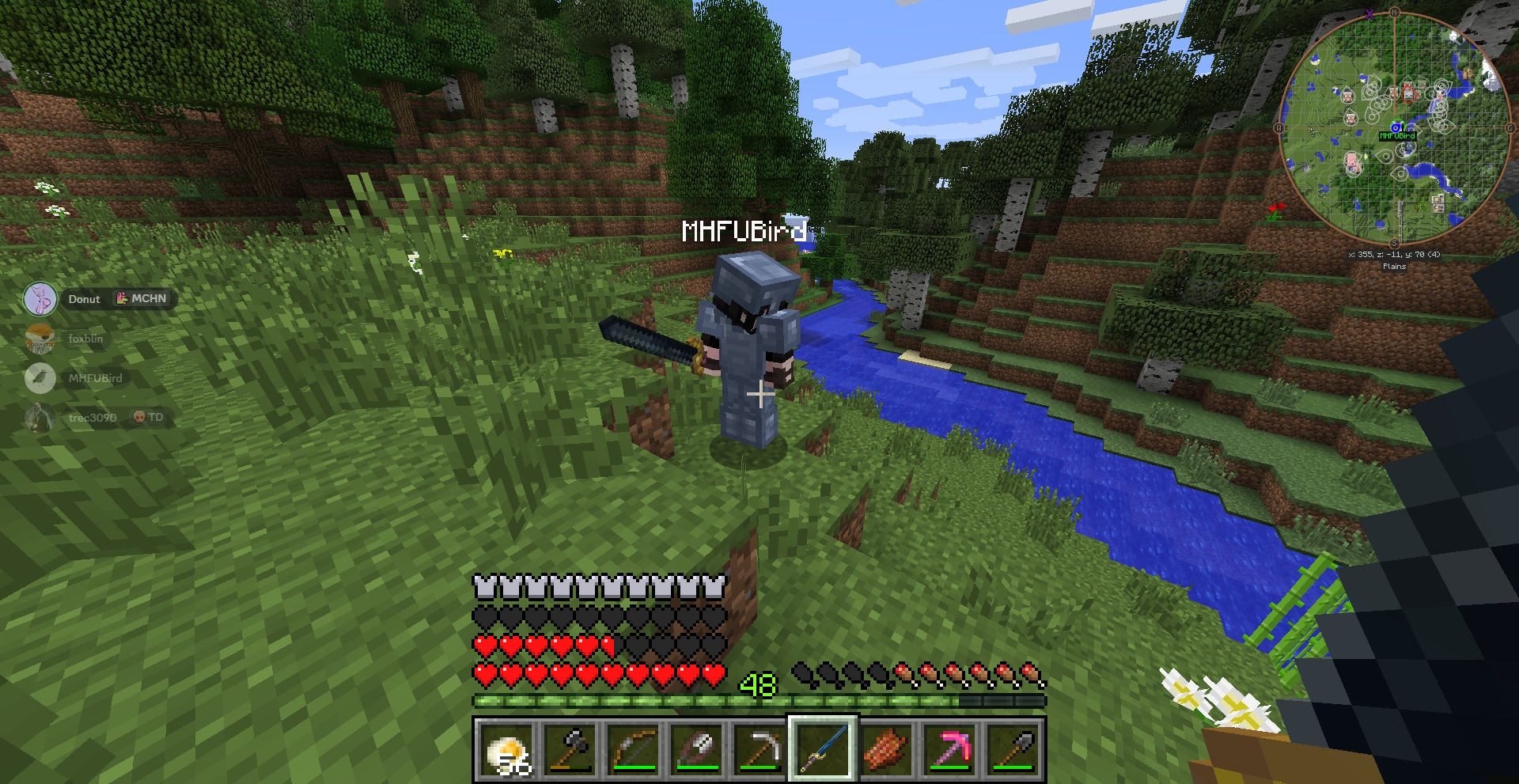Click the purple X waypoint on minimap edge
Viewport: 1519px width, 784px height.
click(x=1369, y=15)
